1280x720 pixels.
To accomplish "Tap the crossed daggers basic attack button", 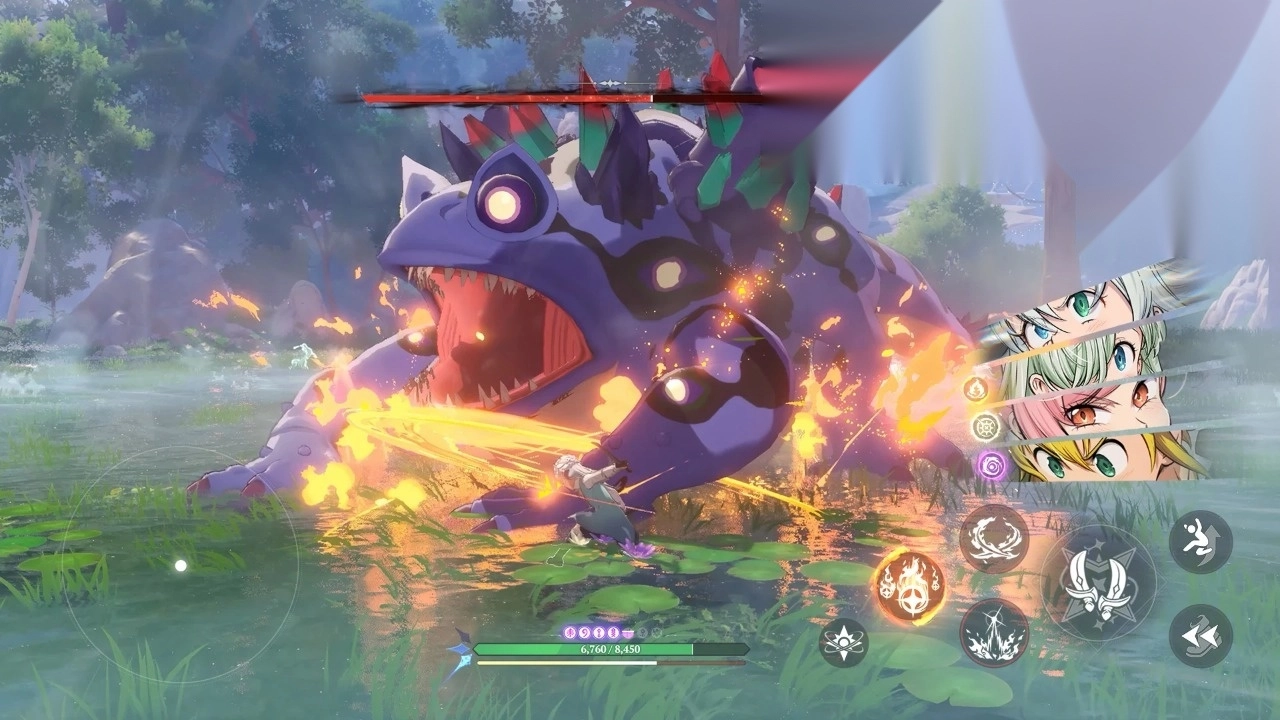I will point(1098,584).
